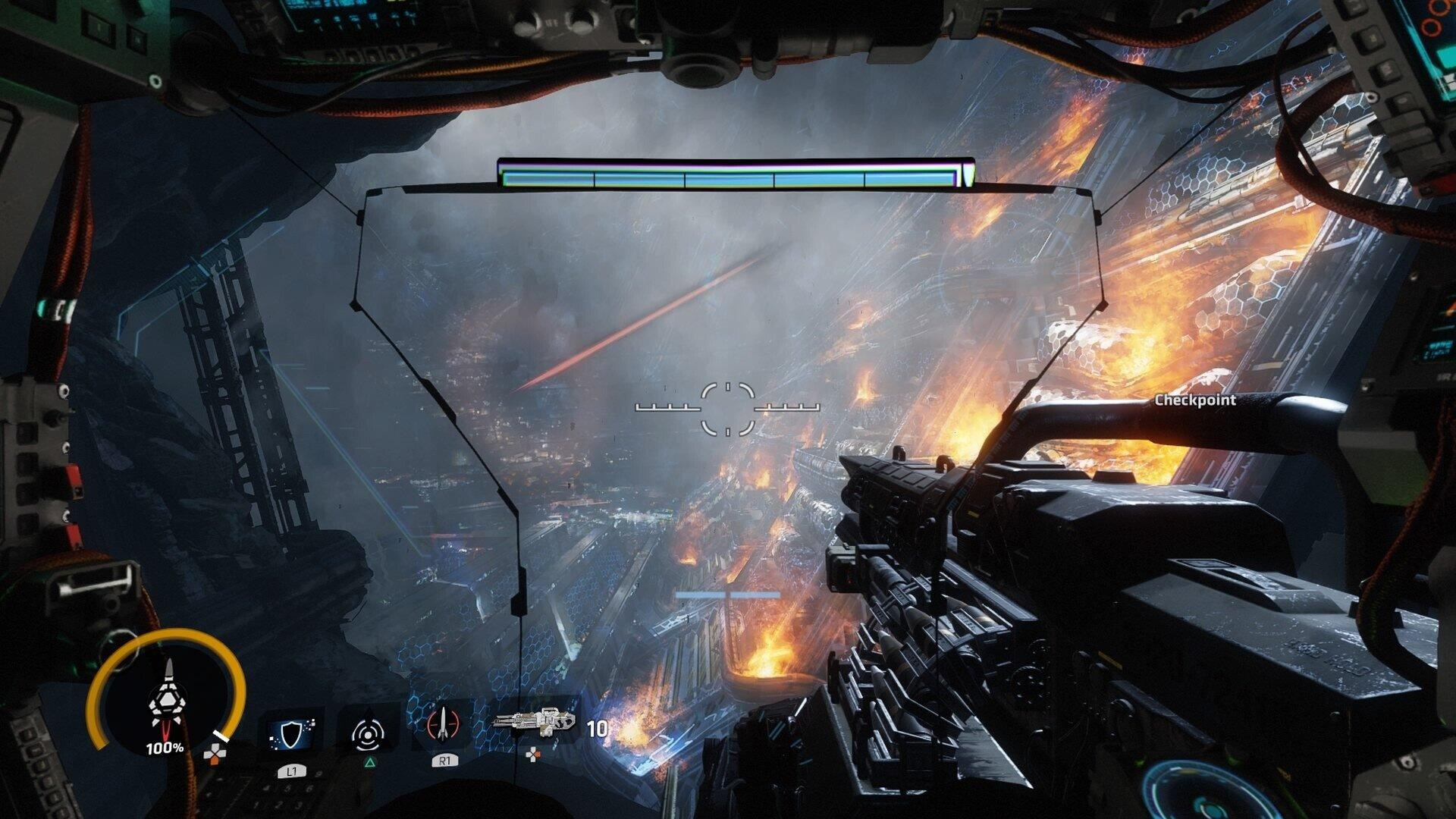
Task: Use the sonar pulse utility icon
Action: (368, 733)
